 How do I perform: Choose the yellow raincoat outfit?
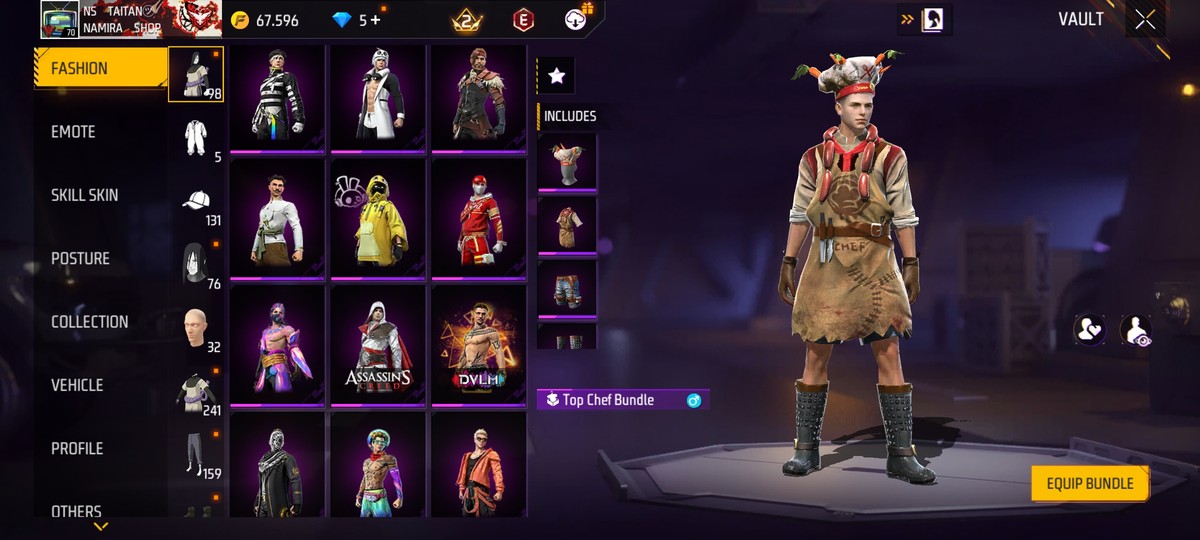coord(378,218)
